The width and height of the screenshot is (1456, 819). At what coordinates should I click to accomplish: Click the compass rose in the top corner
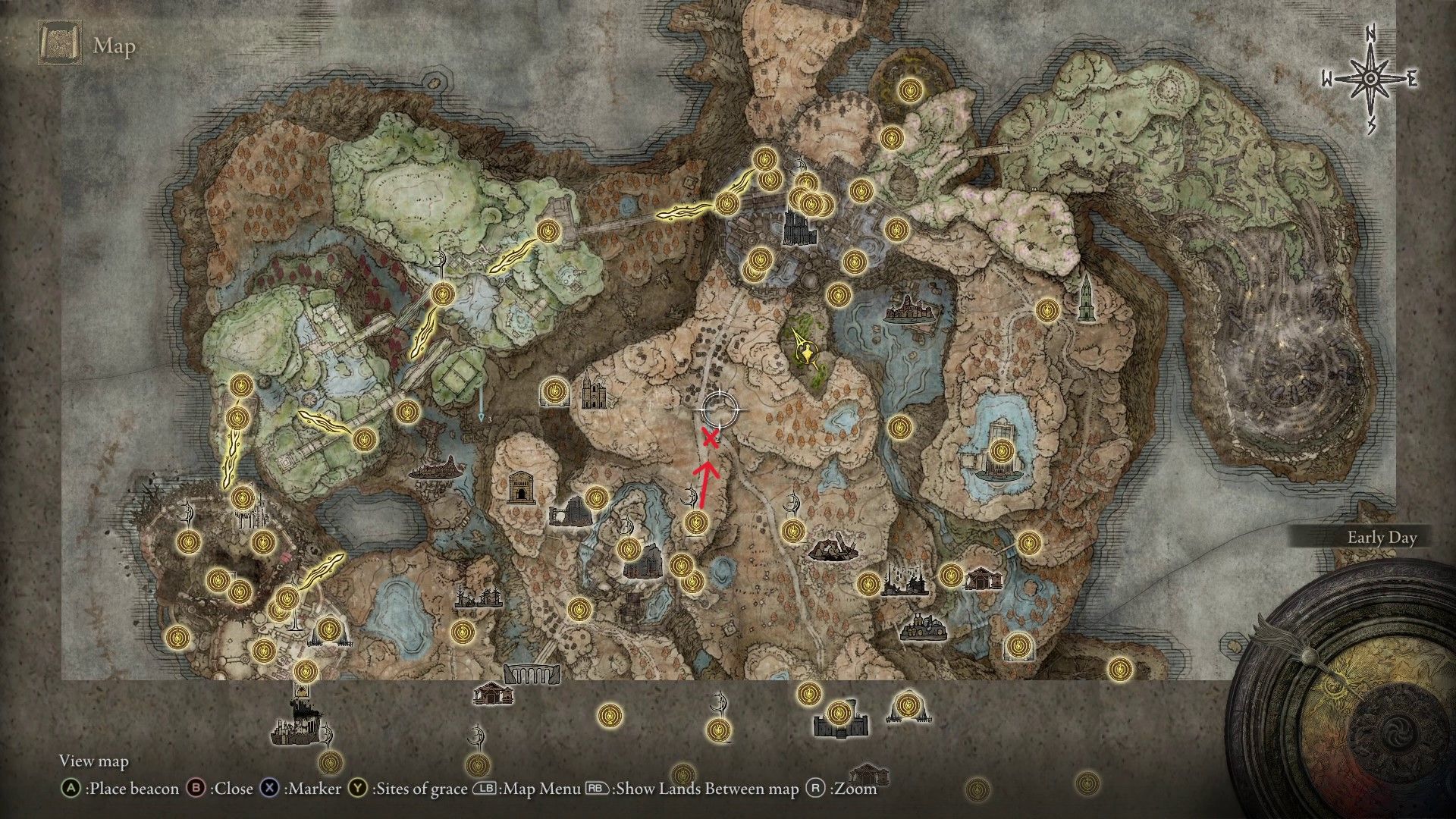[x=1371, y=76]
